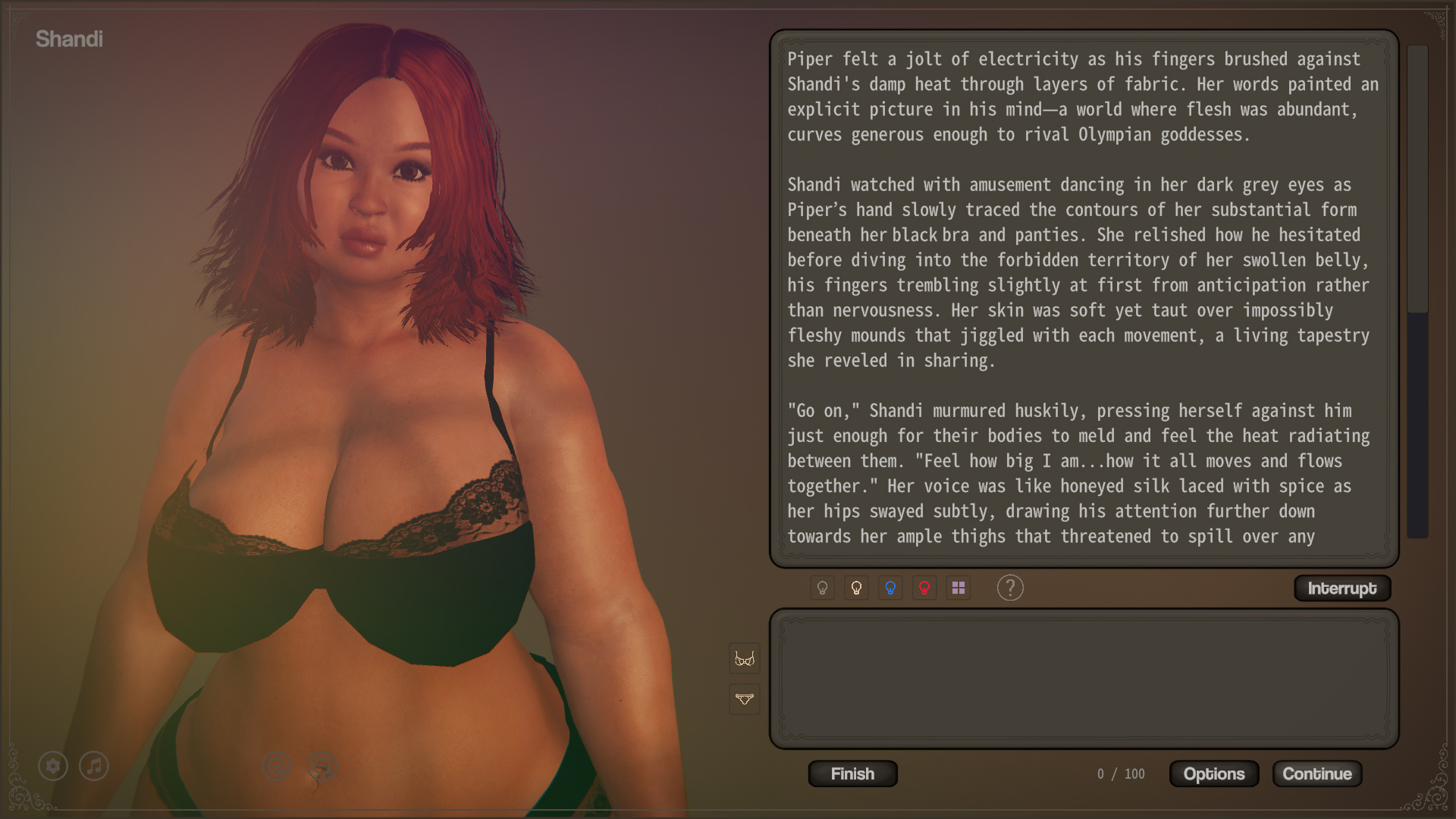The width and height of the screenshot is (1456, 819).
Task: Activate the red lightbulb spicy idea icon
Action: [924, 588]
